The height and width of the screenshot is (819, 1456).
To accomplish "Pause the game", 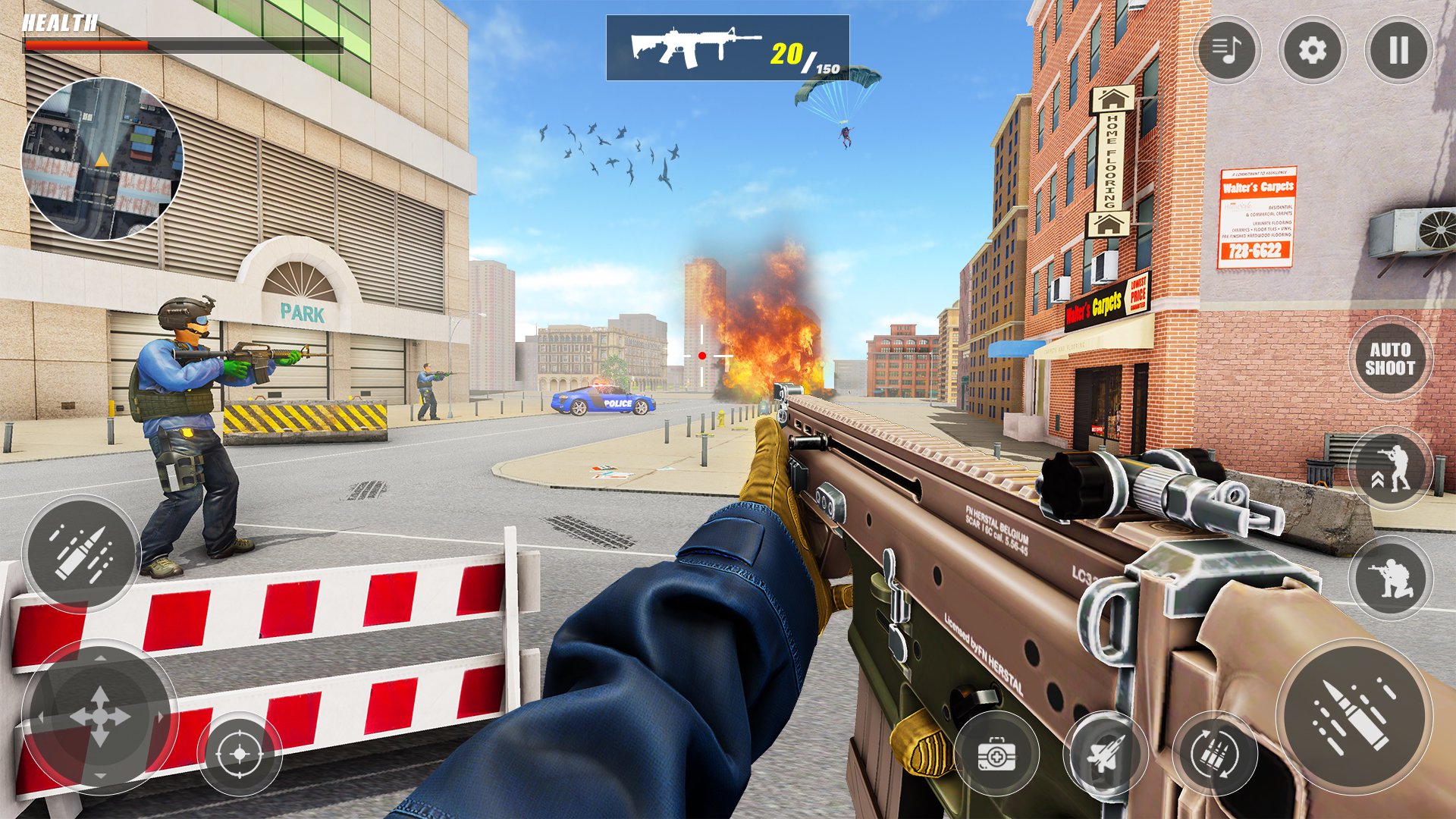I will pos(1398,51).
